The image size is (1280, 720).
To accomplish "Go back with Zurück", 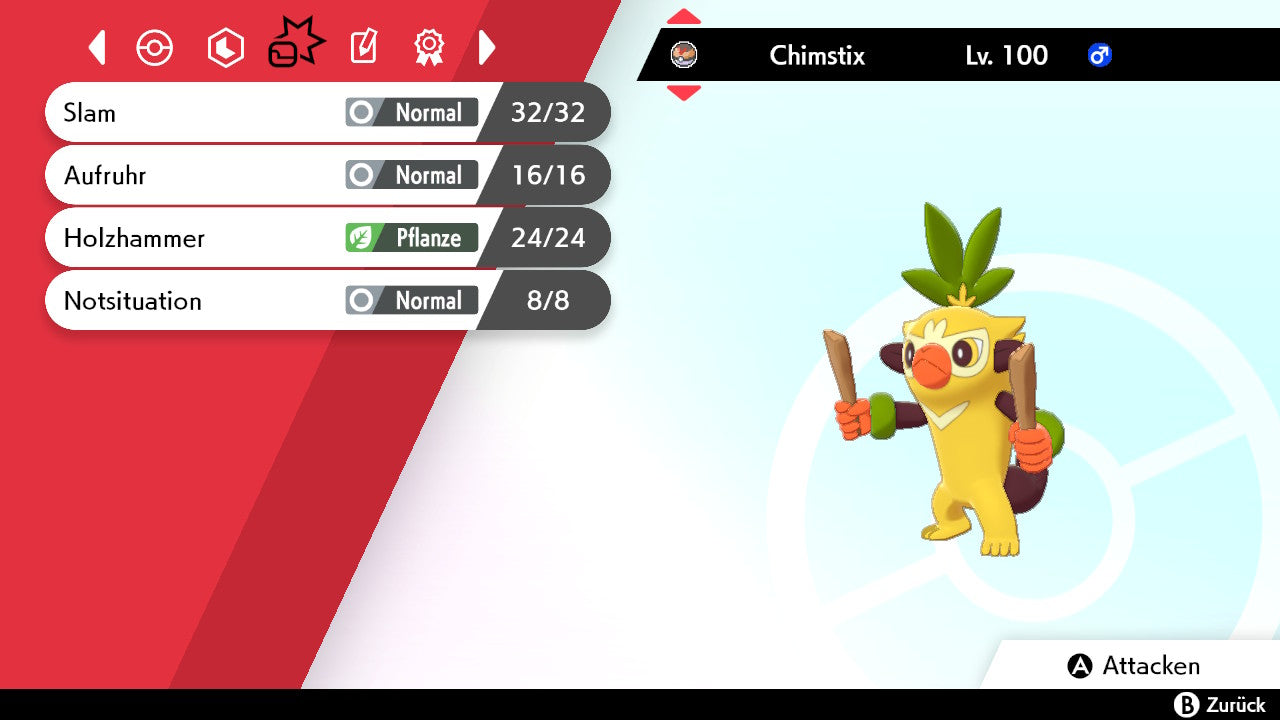I will pyautogui.click(x=1219, y=705).
